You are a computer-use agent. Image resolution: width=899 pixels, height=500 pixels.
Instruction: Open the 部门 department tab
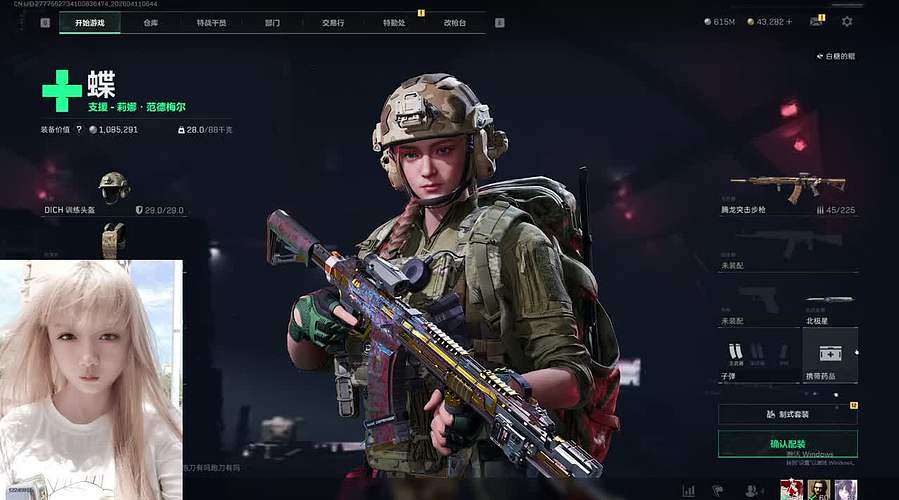click(272, 22)
